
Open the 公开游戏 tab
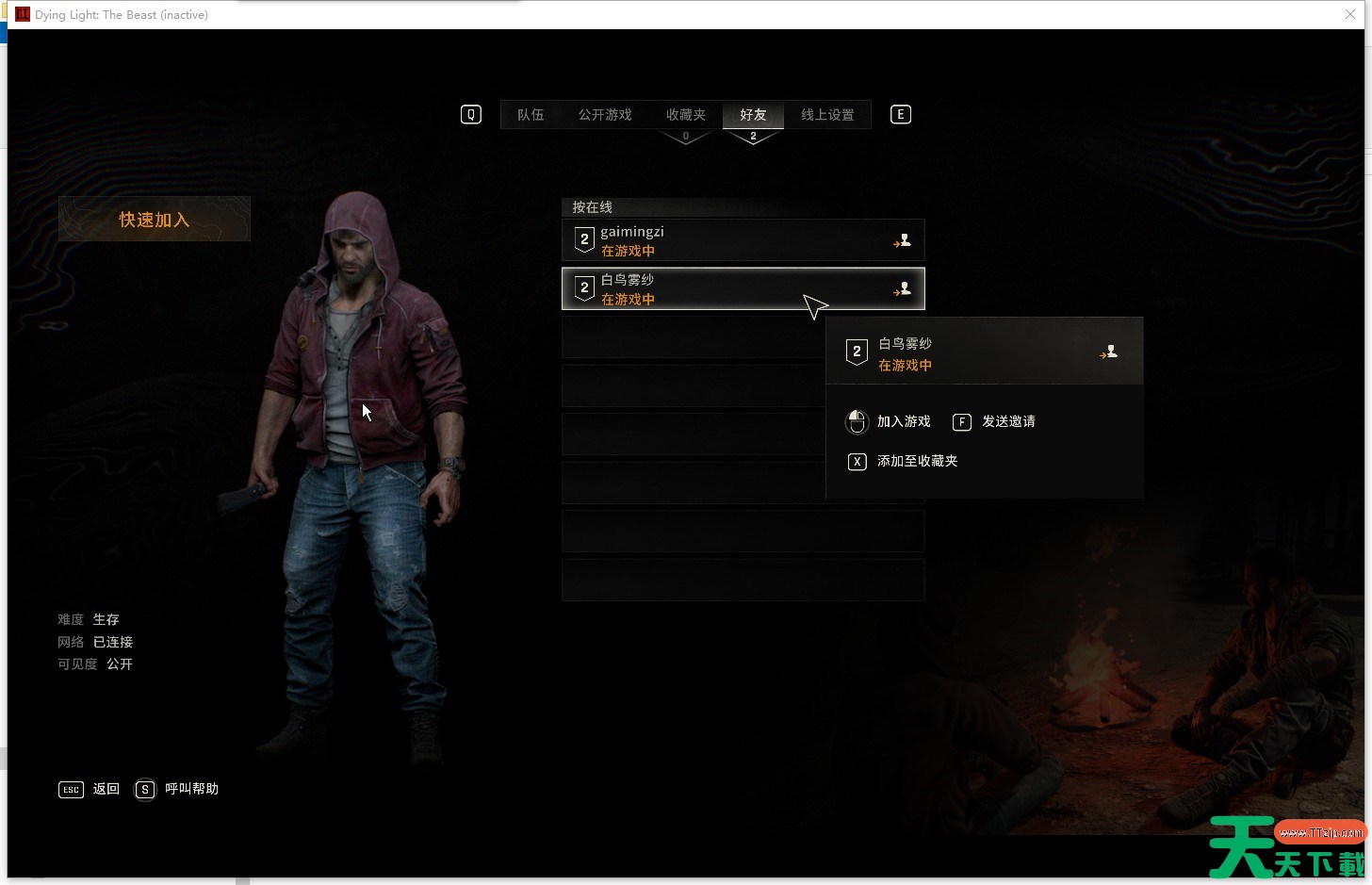(x=605, y=115)
